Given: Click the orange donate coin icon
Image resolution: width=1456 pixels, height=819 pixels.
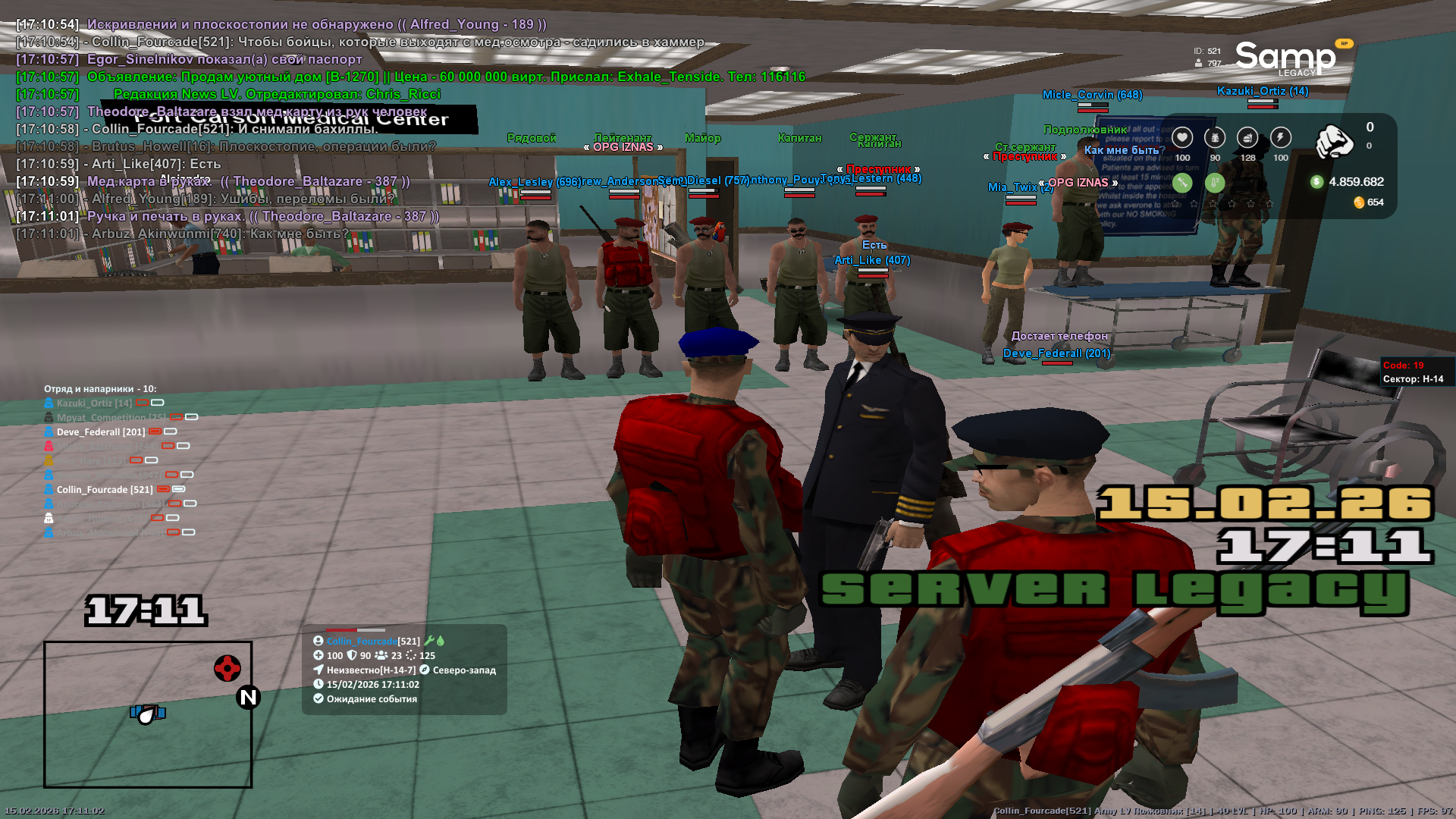Looking at the screenshot, I should (1359, 202).
